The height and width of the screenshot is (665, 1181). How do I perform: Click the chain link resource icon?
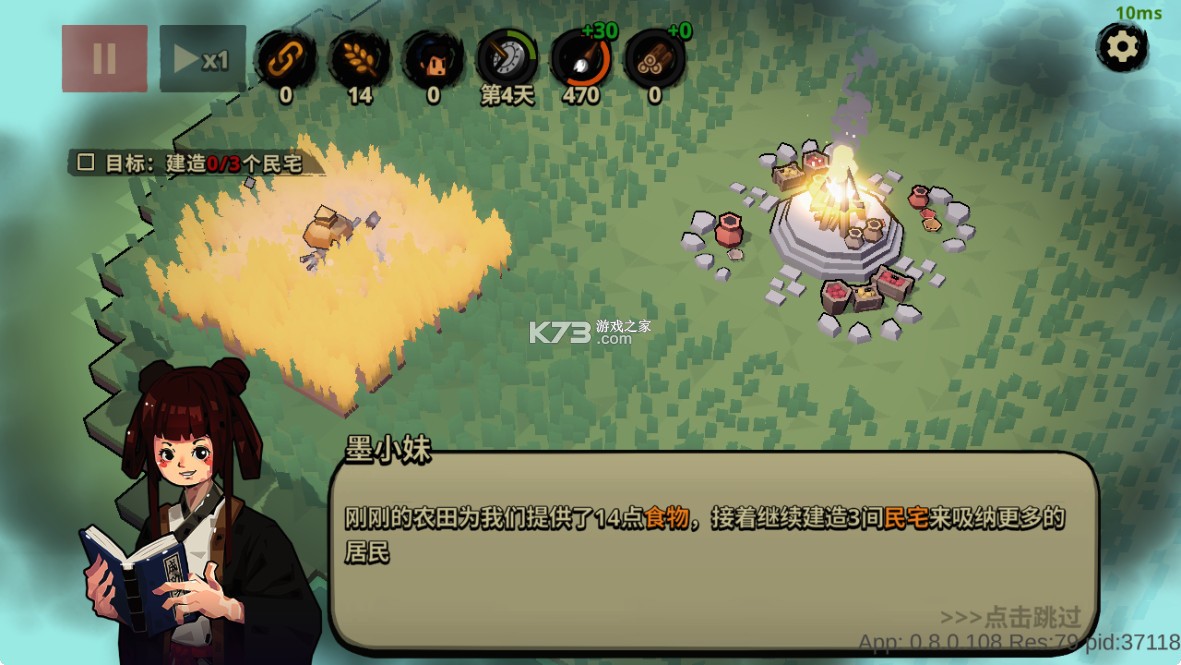click(x=286, y=59)
